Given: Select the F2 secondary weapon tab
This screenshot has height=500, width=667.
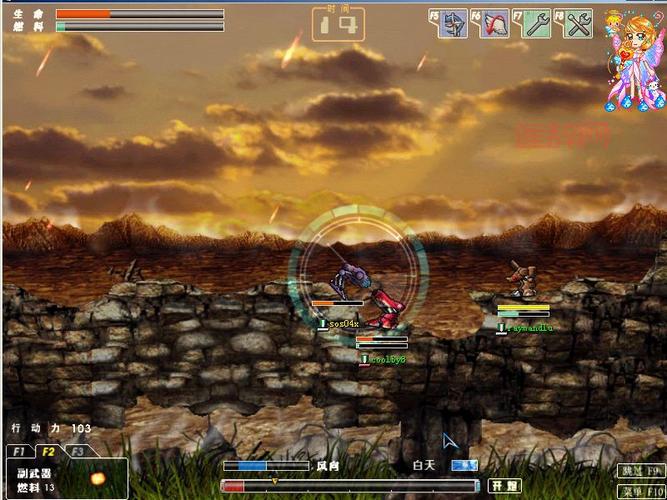Looking at the screenshot, I should 48,452.
